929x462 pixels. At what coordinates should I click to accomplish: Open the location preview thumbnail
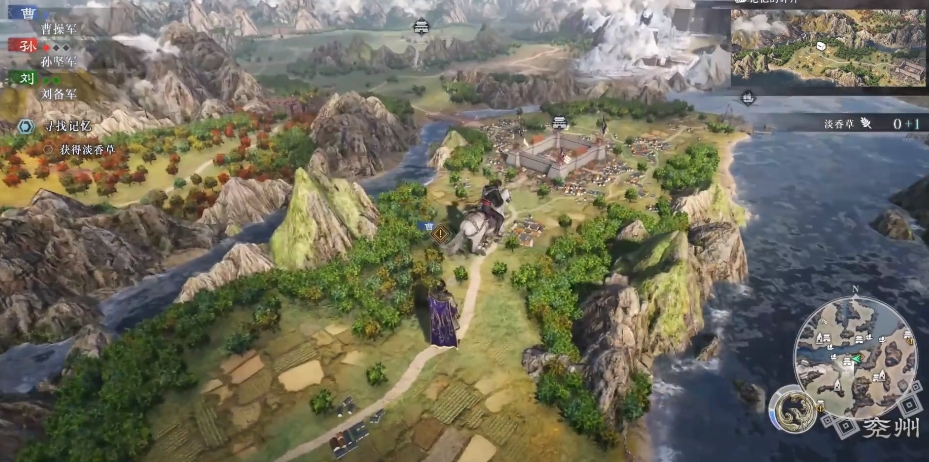click(826, 47)
